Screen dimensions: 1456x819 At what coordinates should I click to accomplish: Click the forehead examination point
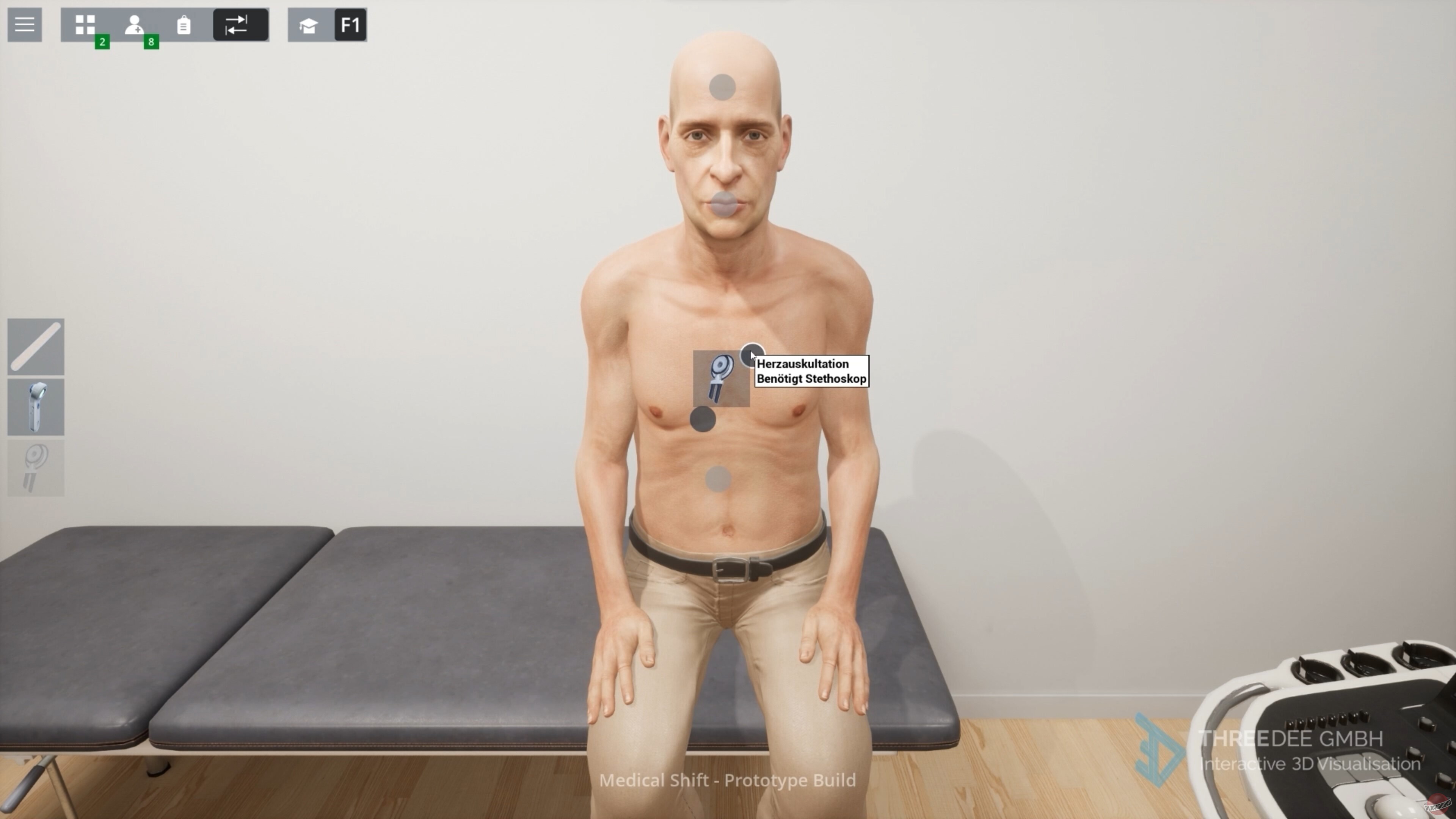722,86
